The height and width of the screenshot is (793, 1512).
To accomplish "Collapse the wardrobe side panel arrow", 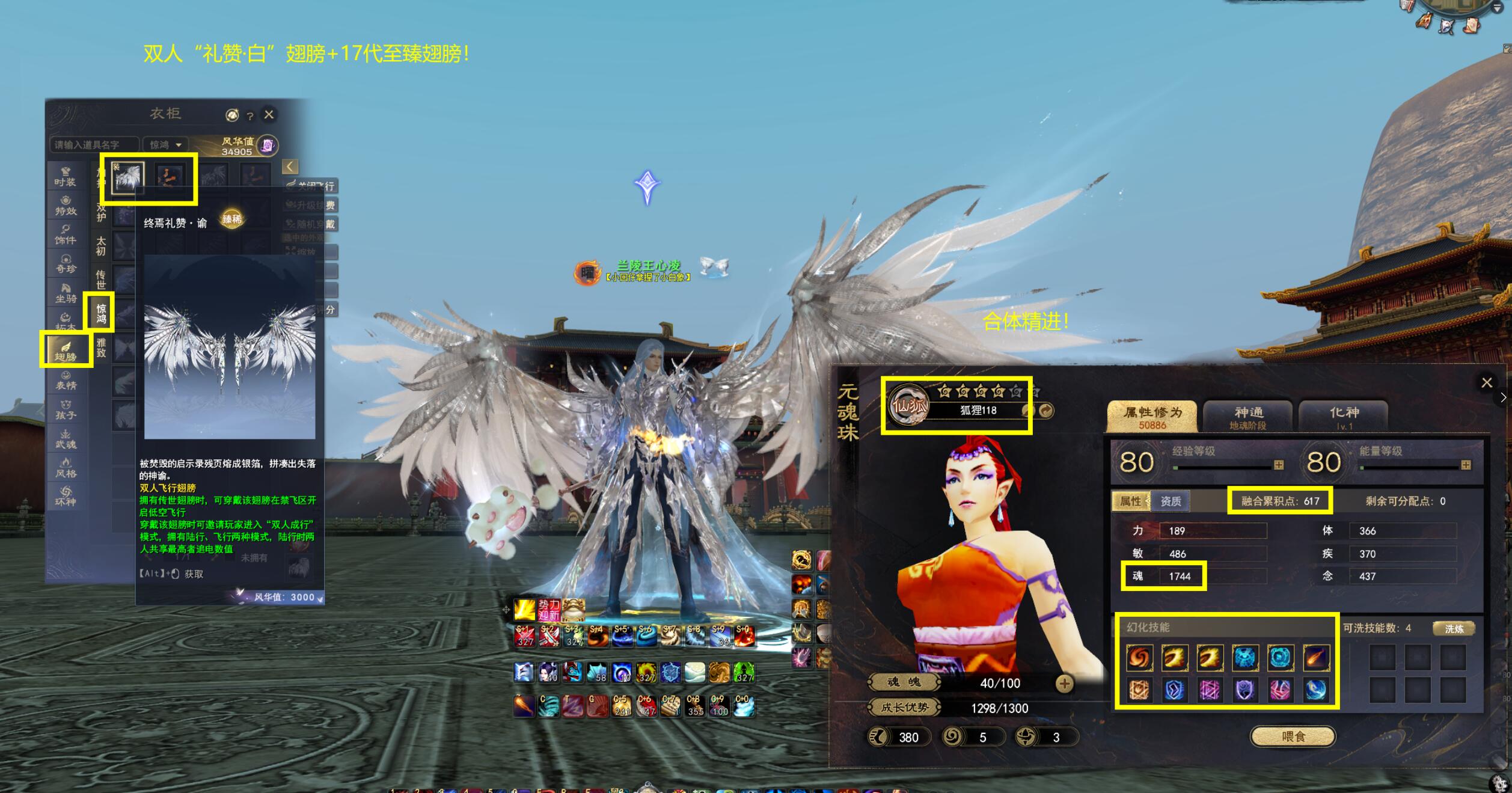I will (290, 167).
